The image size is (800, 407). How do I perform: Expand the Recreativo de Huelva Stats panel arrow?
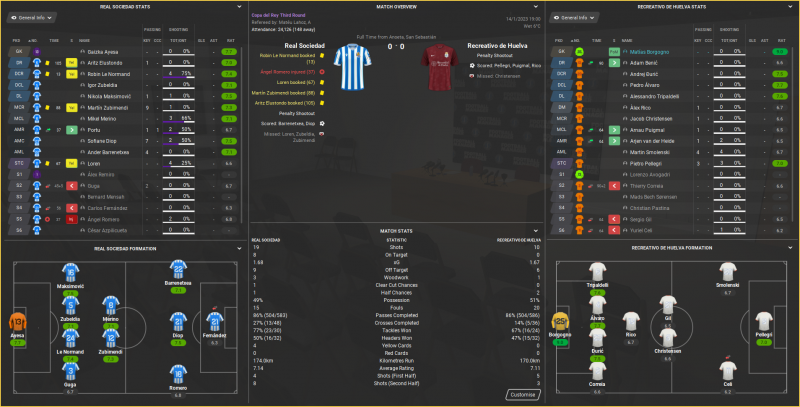pyautogui.click(x=791, y=6)
